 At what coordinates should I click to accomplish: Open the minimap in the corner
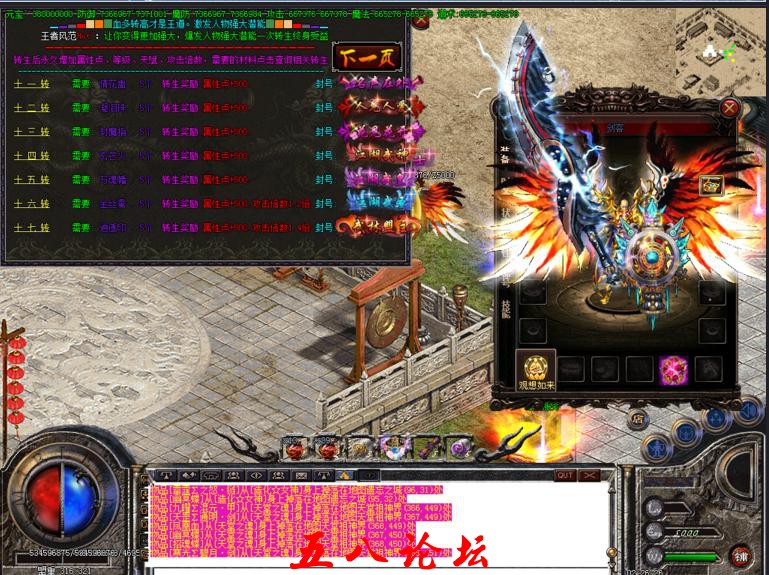(722, 45)
